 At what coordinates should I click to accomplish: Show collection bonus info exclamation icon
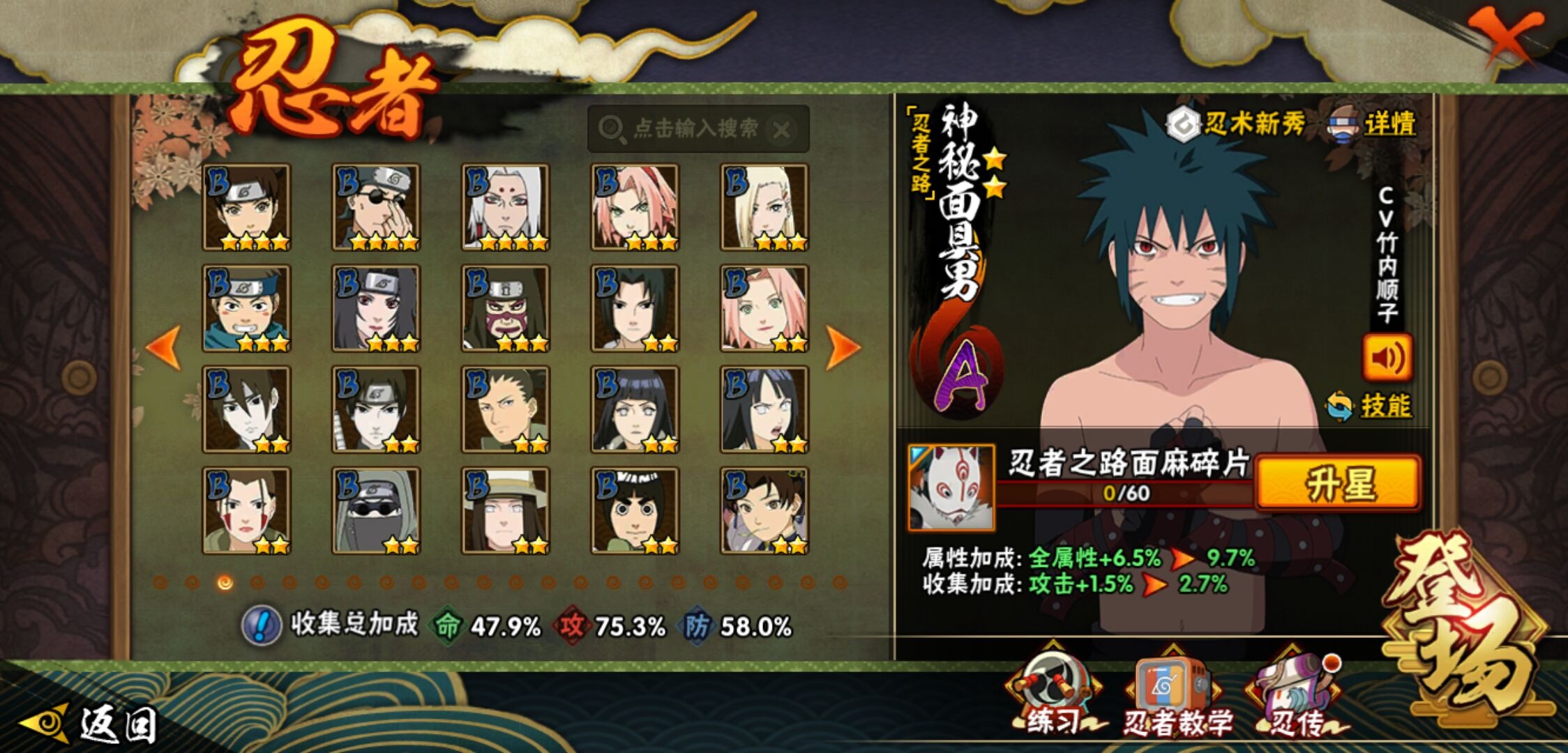(x=261, y=625)
